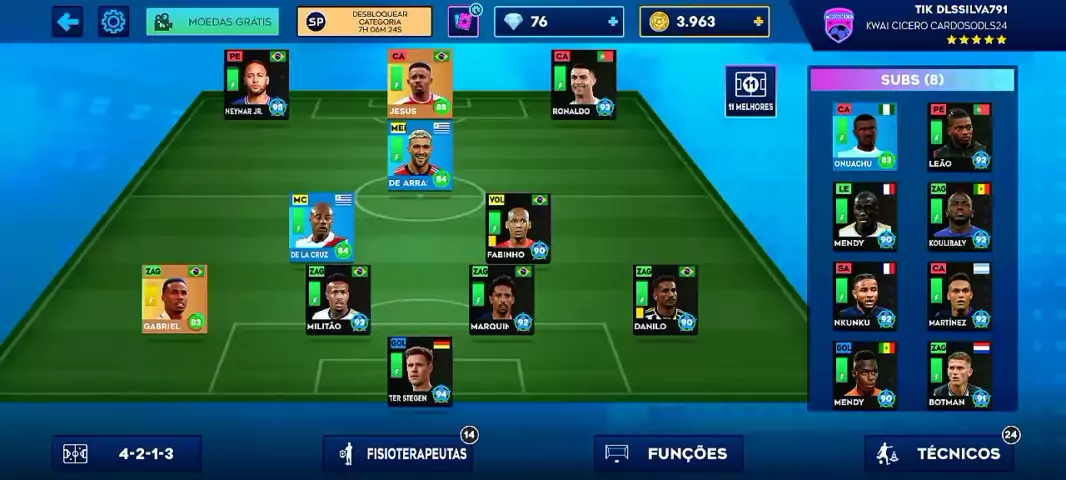Select the 11 Melhores auto lineup
The image size is (1066, 480).
click(750, 91)
